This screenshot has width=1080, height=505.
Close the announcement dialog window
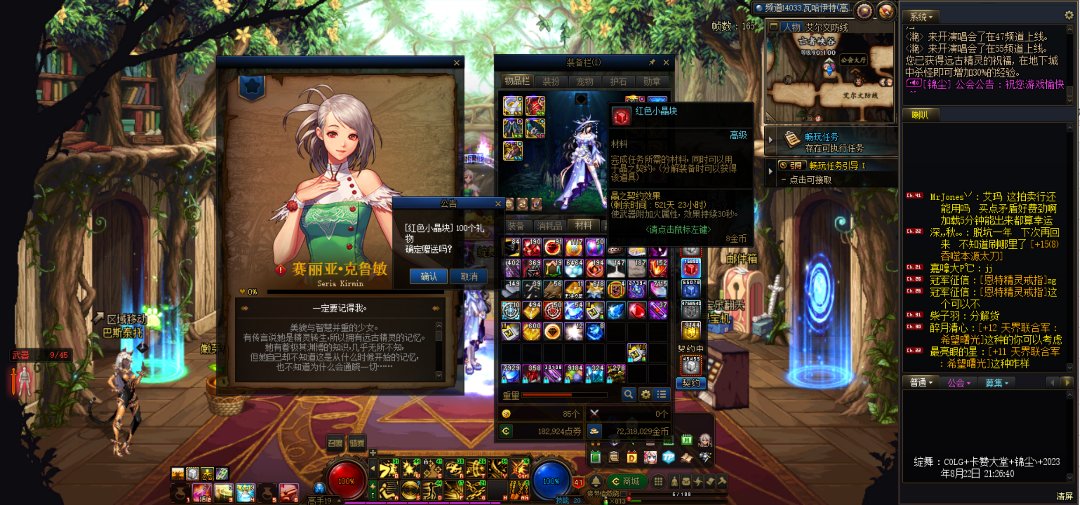pyautogui.click(x=498, y=202)
